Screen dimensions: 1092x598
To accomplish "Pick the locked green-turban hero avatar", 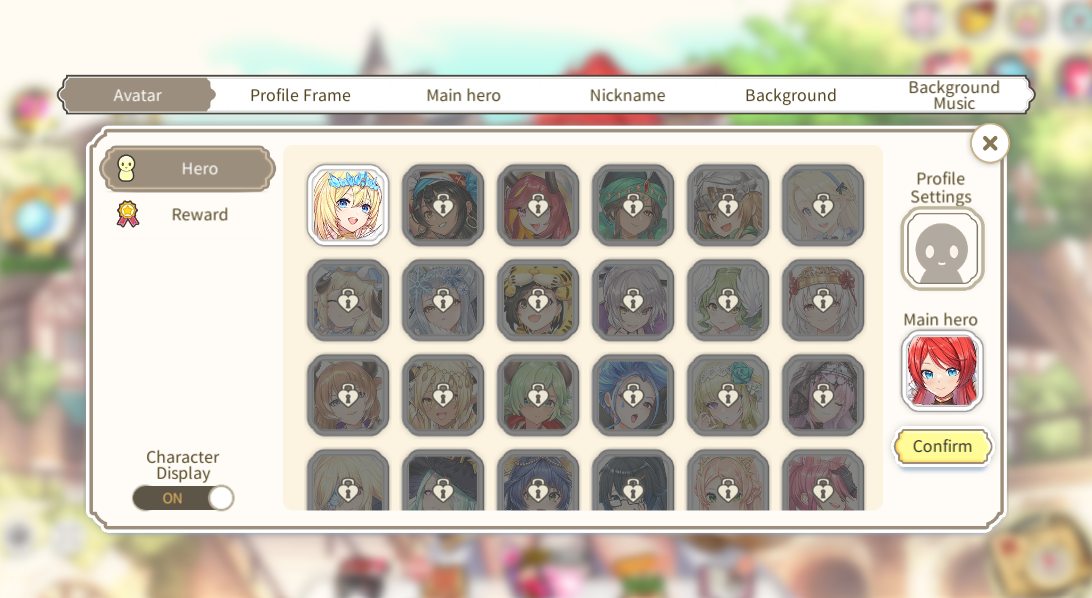I will pos(633,205).
